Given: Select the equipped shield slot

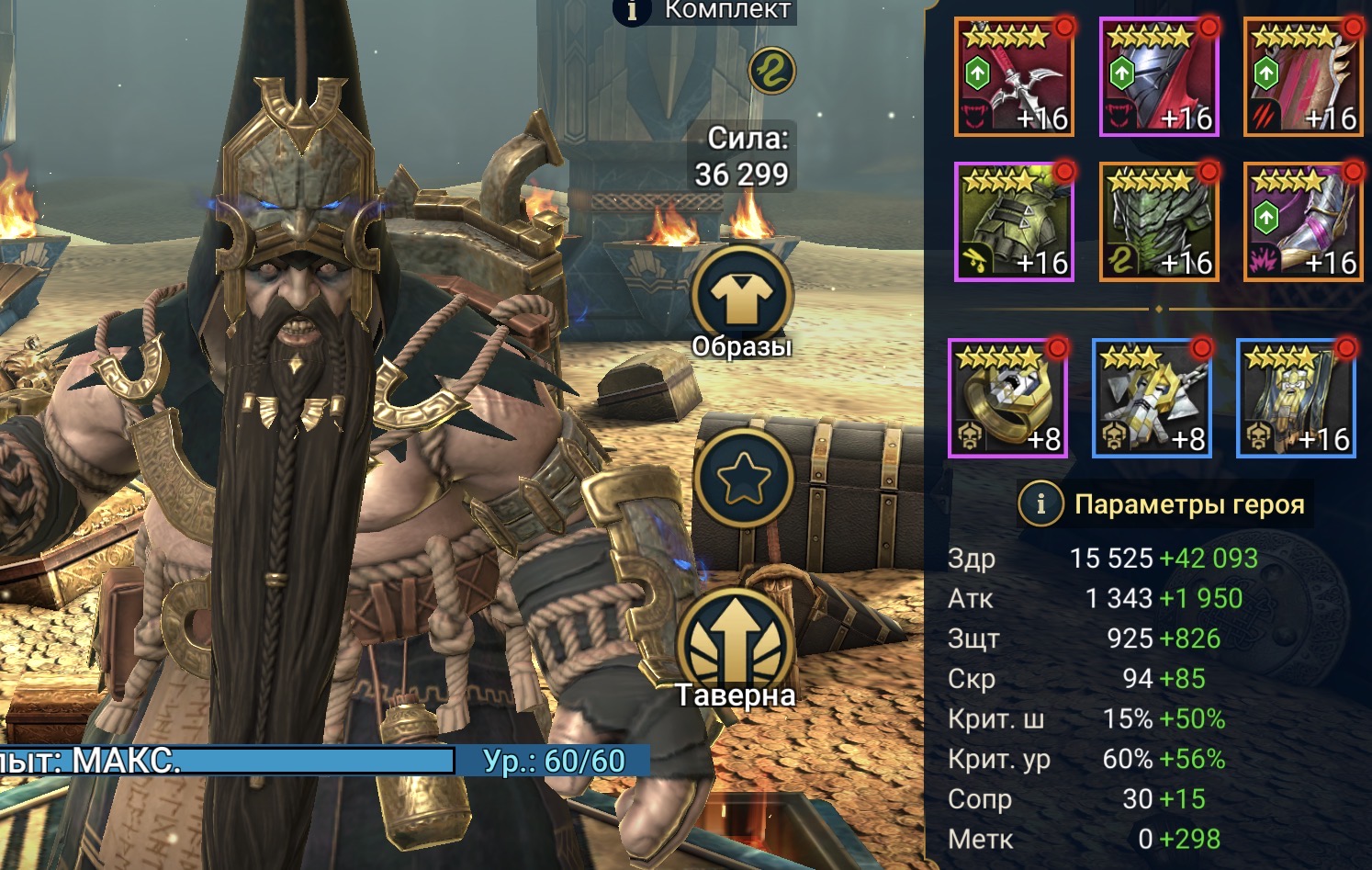Looking at the screenshot, I should (x=1302, y=78).
